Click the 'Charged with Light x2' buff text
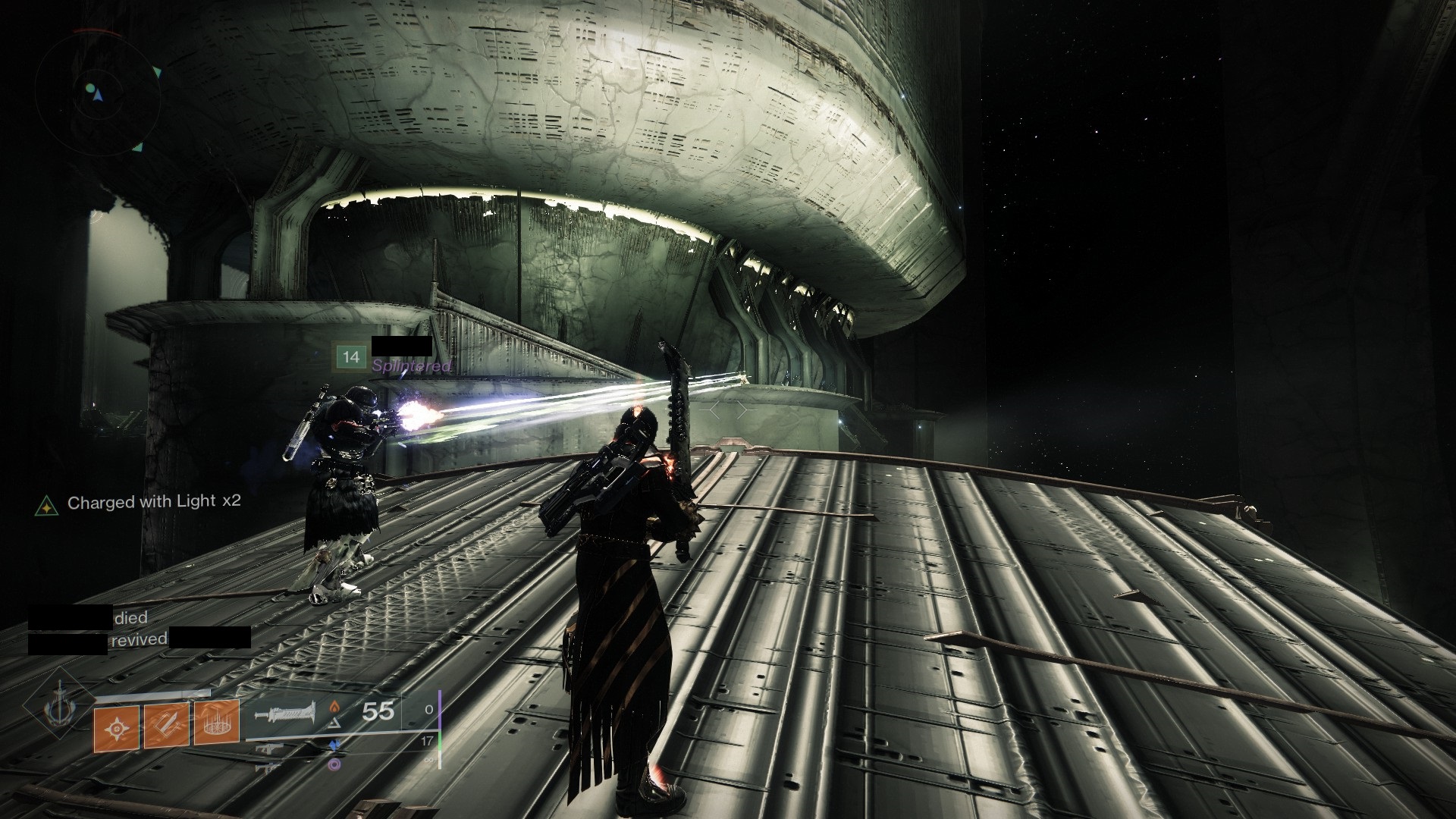 [152, 501]
